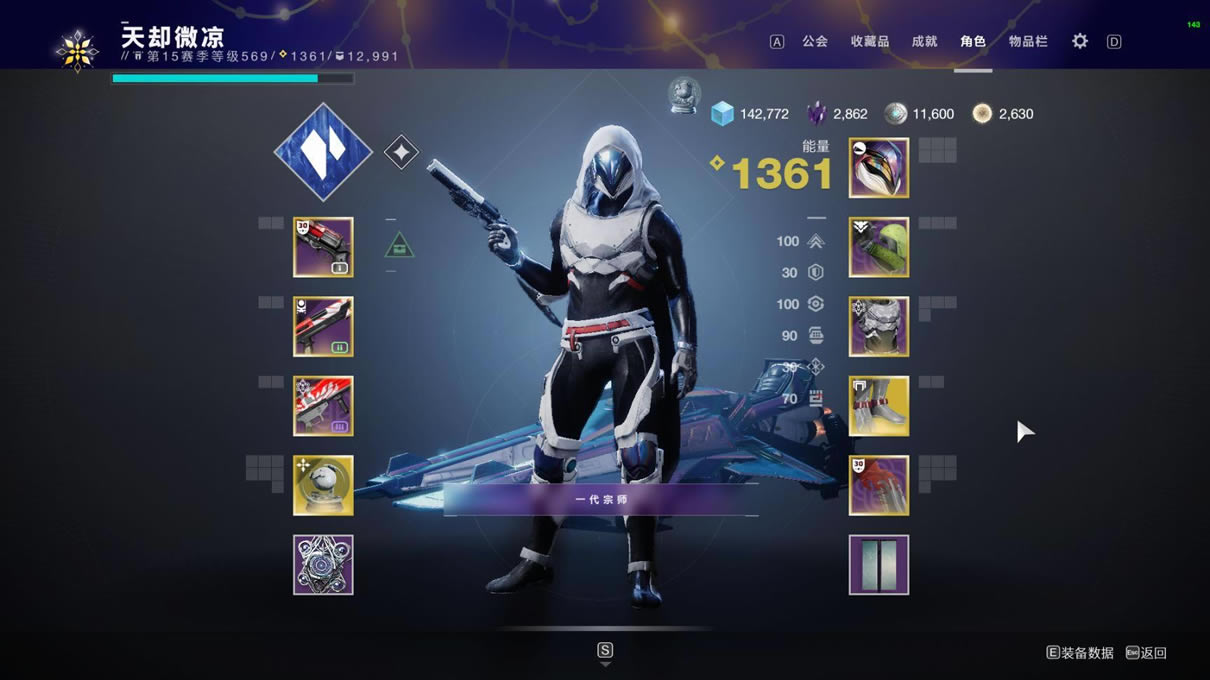Select the leg armor boots slot

click(x=879, y=406)
